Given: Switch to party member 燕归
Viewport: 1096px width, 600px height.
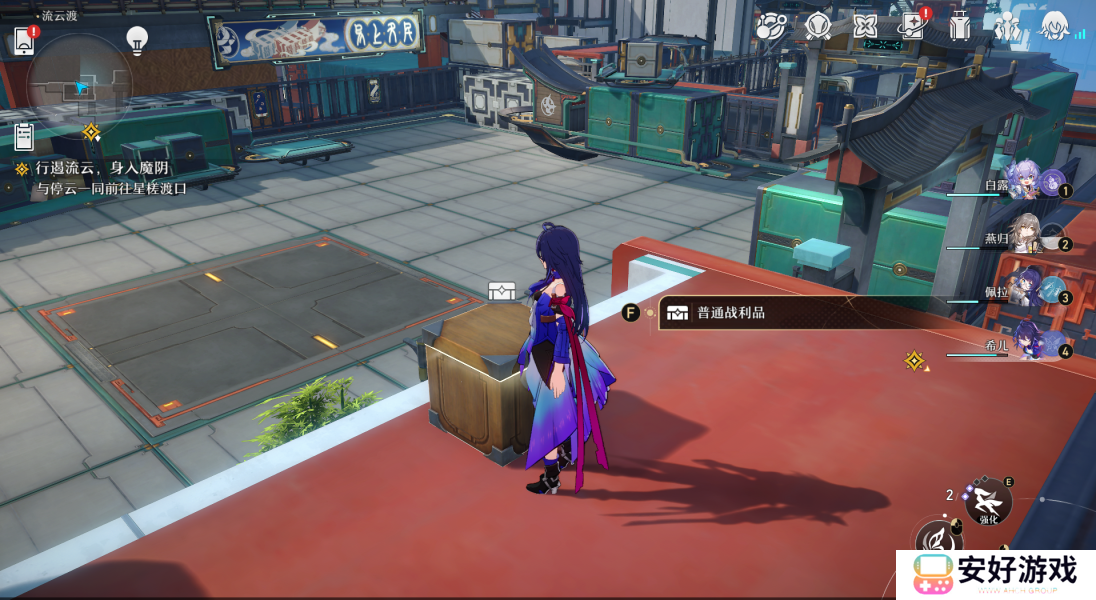Looking at the screenshot, I should (1030, 237).
